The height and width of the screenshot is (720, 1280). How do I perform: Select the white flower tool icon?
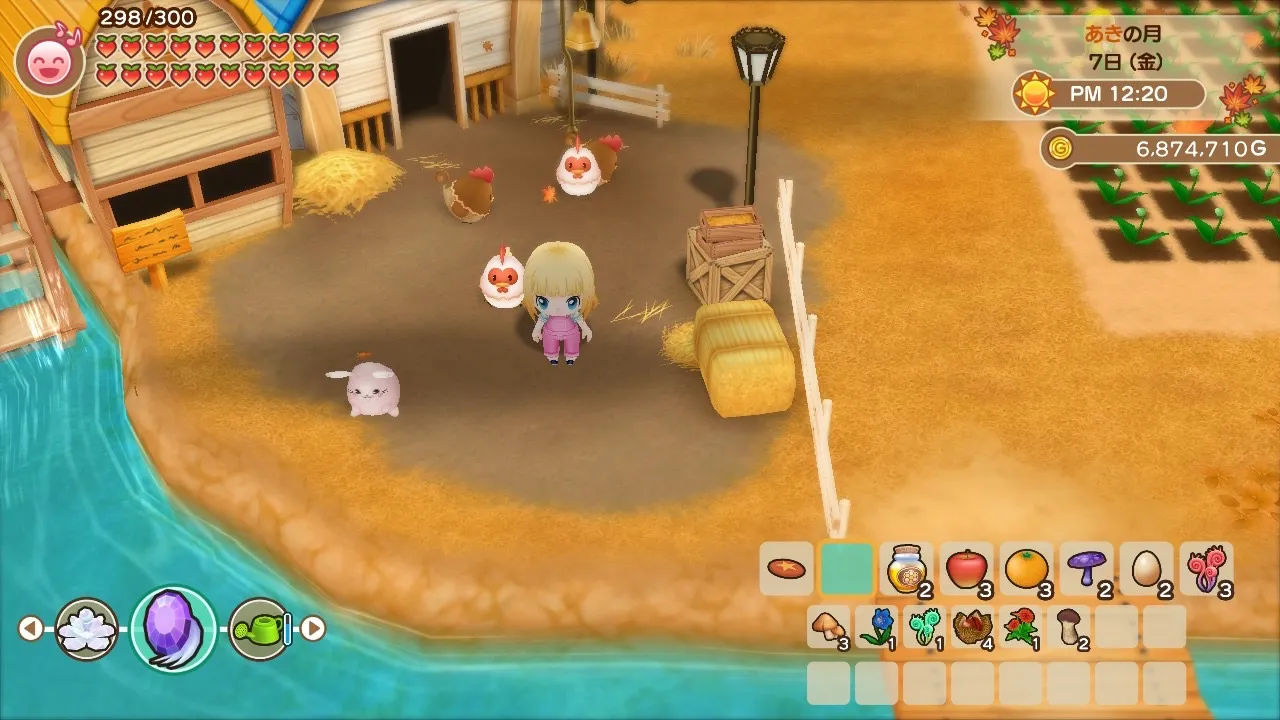click(87, 629)
